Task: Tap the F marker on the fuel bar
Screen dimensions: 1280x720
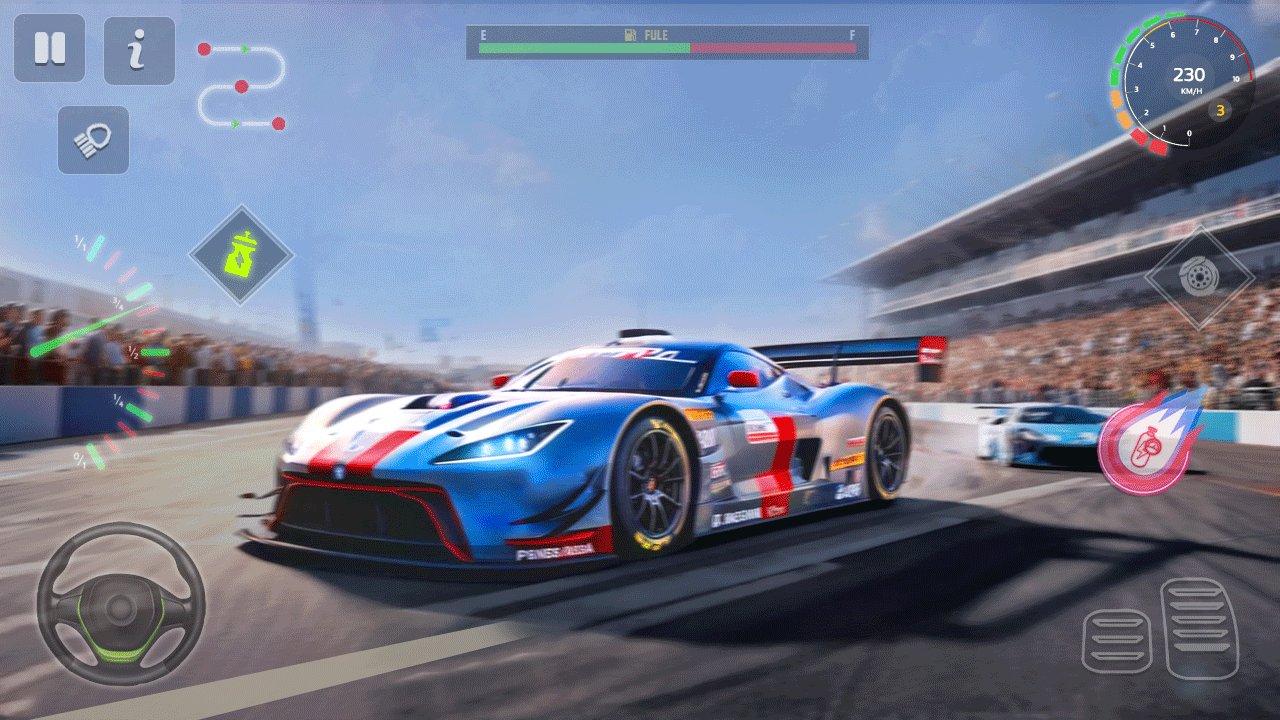Action: click(851, 34)
